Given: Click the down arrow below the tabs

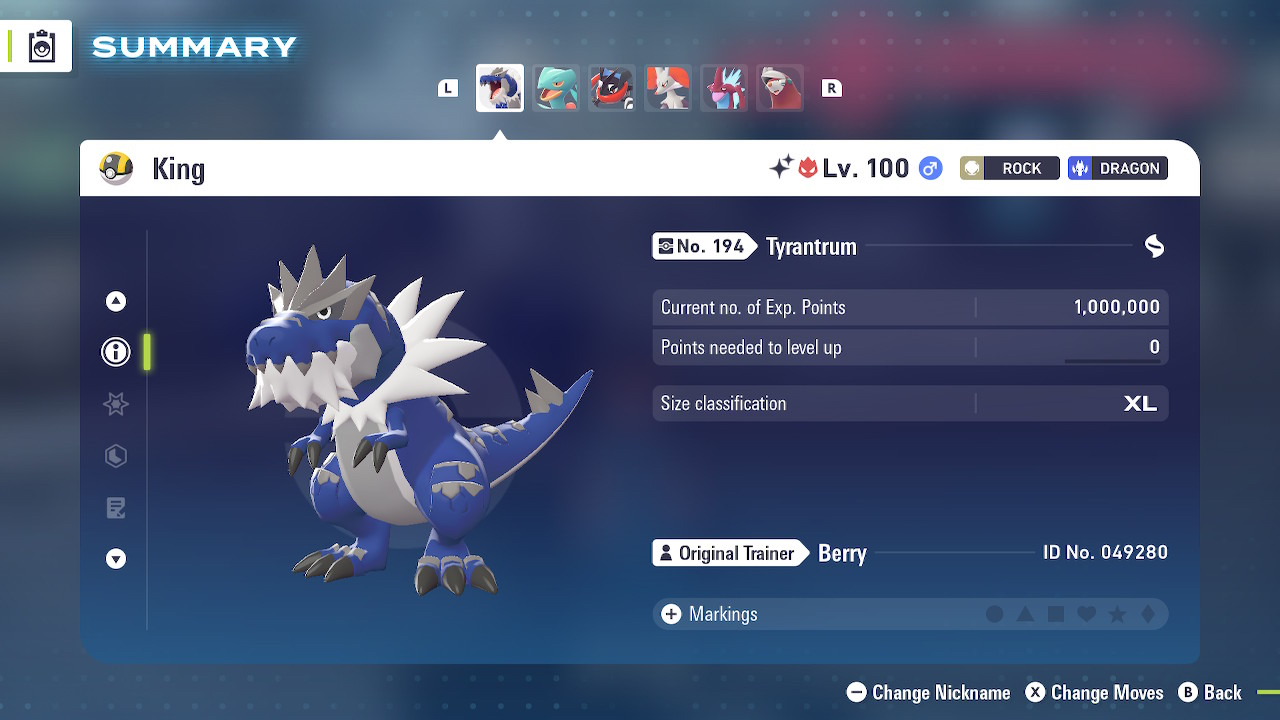Looking at the screenshot, I should (116, 559).
